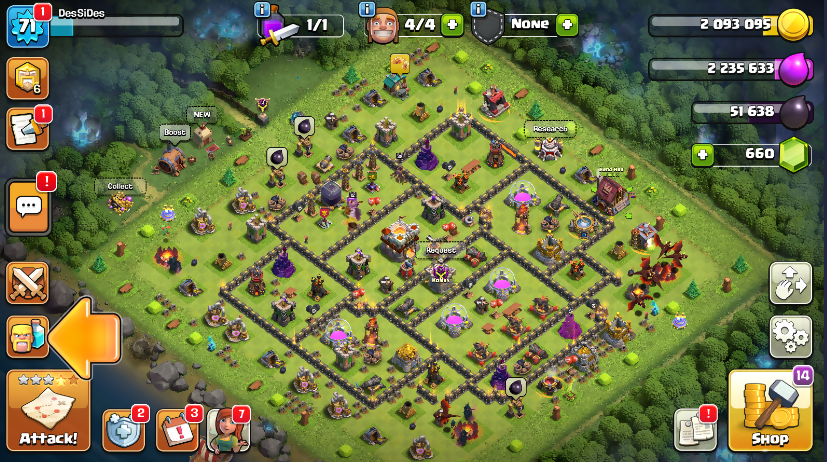This screenshot has width=827, height=462.
Task: Buy a shield using the green plus
Action: [567, 25]
